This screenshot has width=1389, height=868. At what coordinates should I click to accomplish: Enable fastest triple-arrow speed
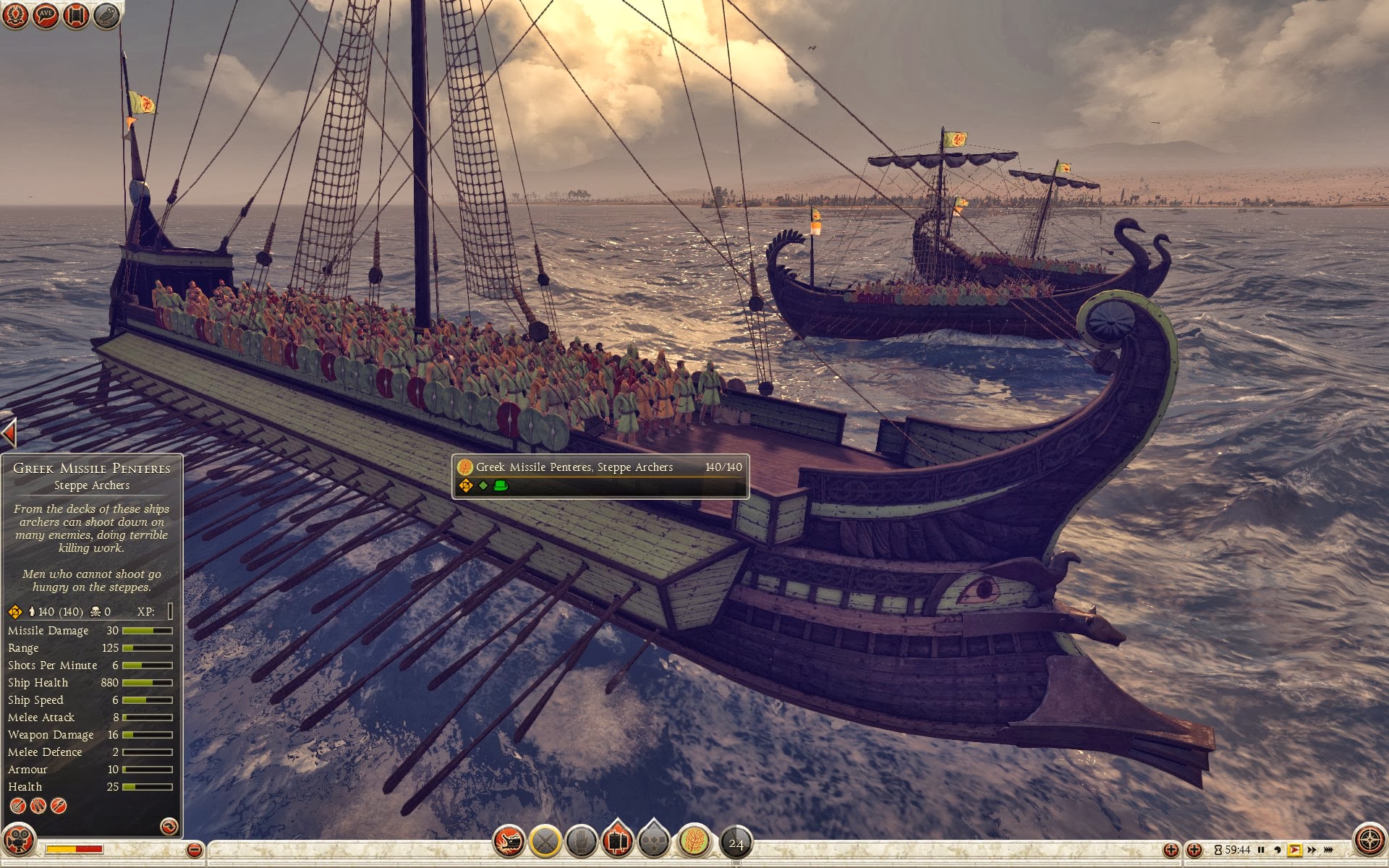pos(1329,850)
